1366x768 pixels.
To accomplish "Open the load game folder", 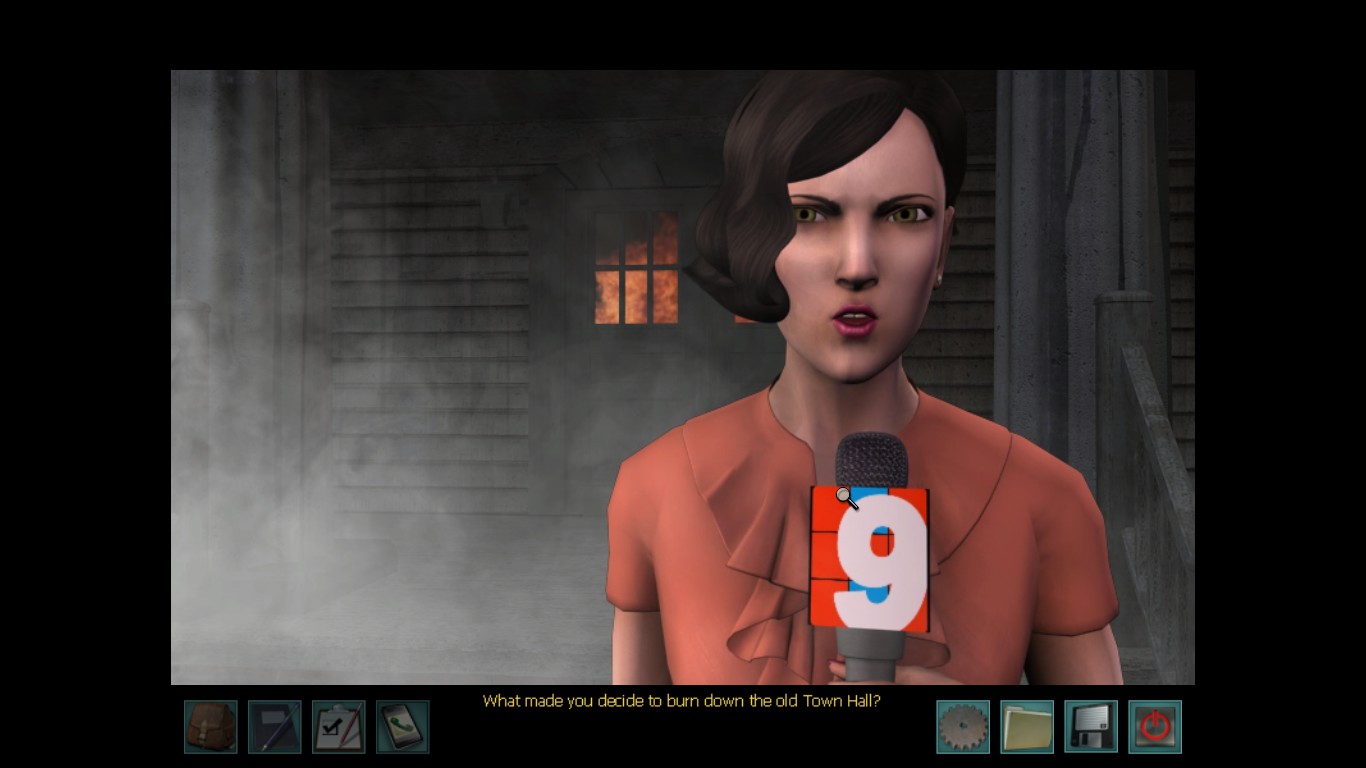I will [x=1027, y=727].
